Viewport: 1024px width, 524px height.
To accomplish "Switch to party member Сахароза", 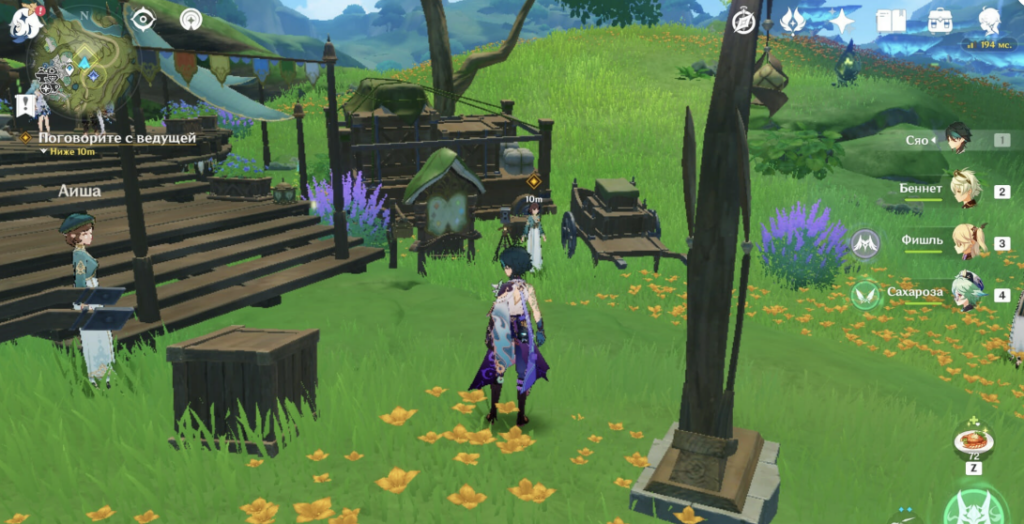I will [966, 294].
